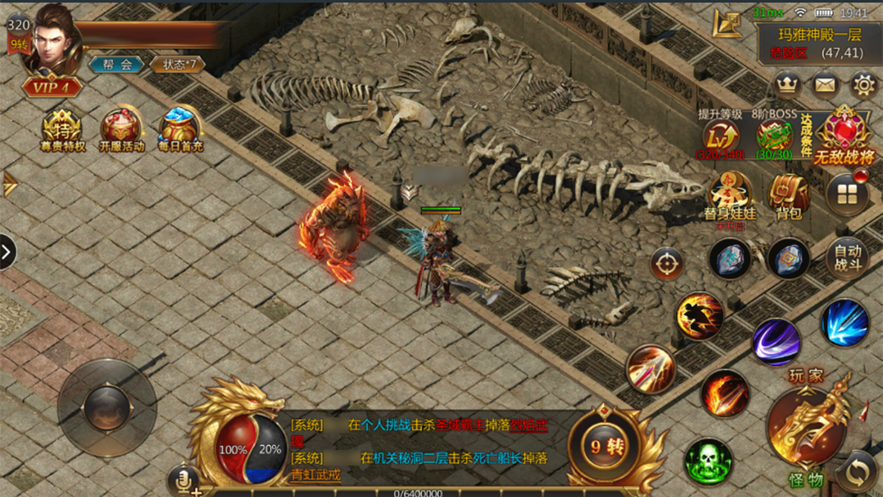Open the 帮会 guild button

click(117, 65)
